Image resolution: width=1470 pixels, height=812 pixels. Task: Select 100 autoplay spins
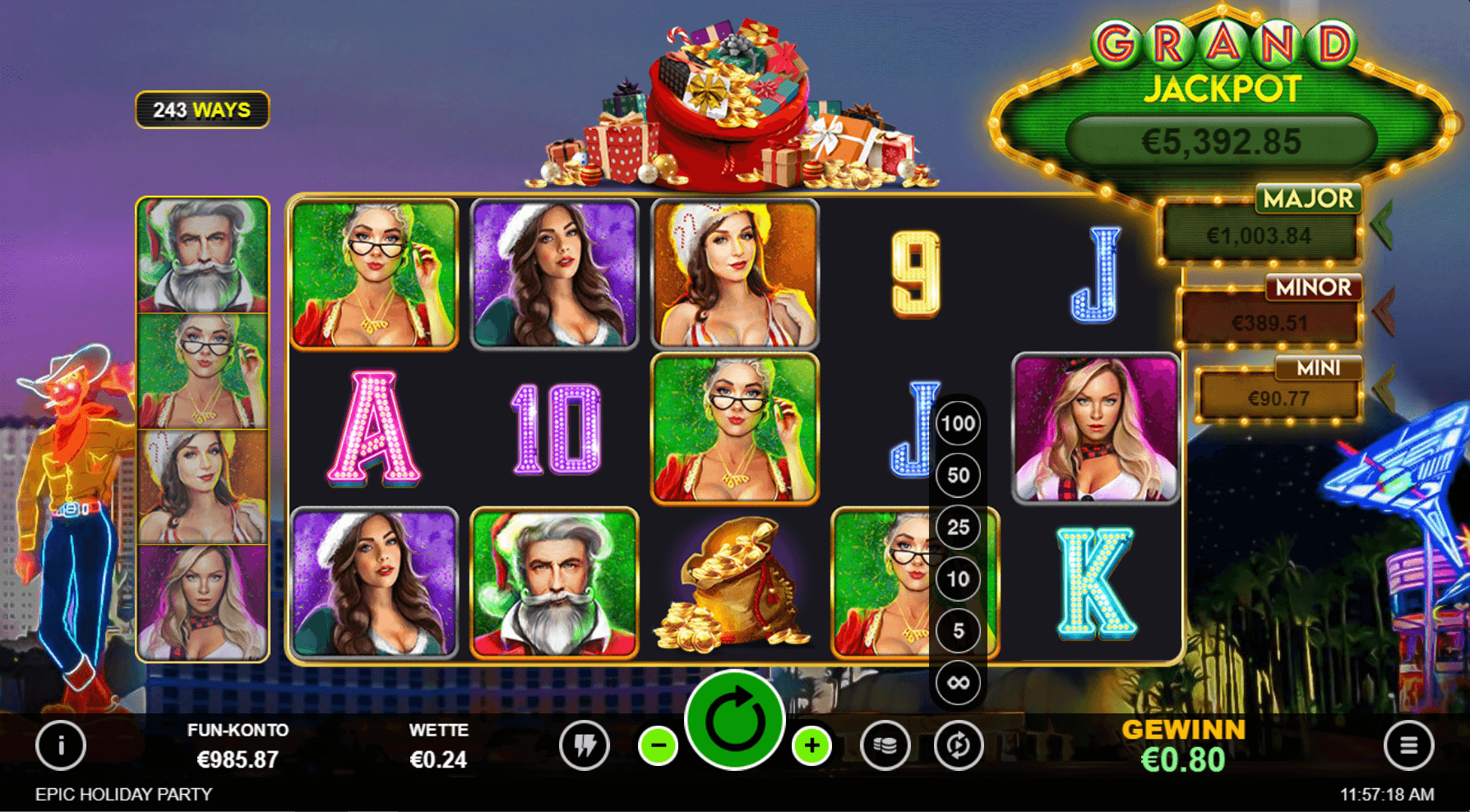click(958, 424)
